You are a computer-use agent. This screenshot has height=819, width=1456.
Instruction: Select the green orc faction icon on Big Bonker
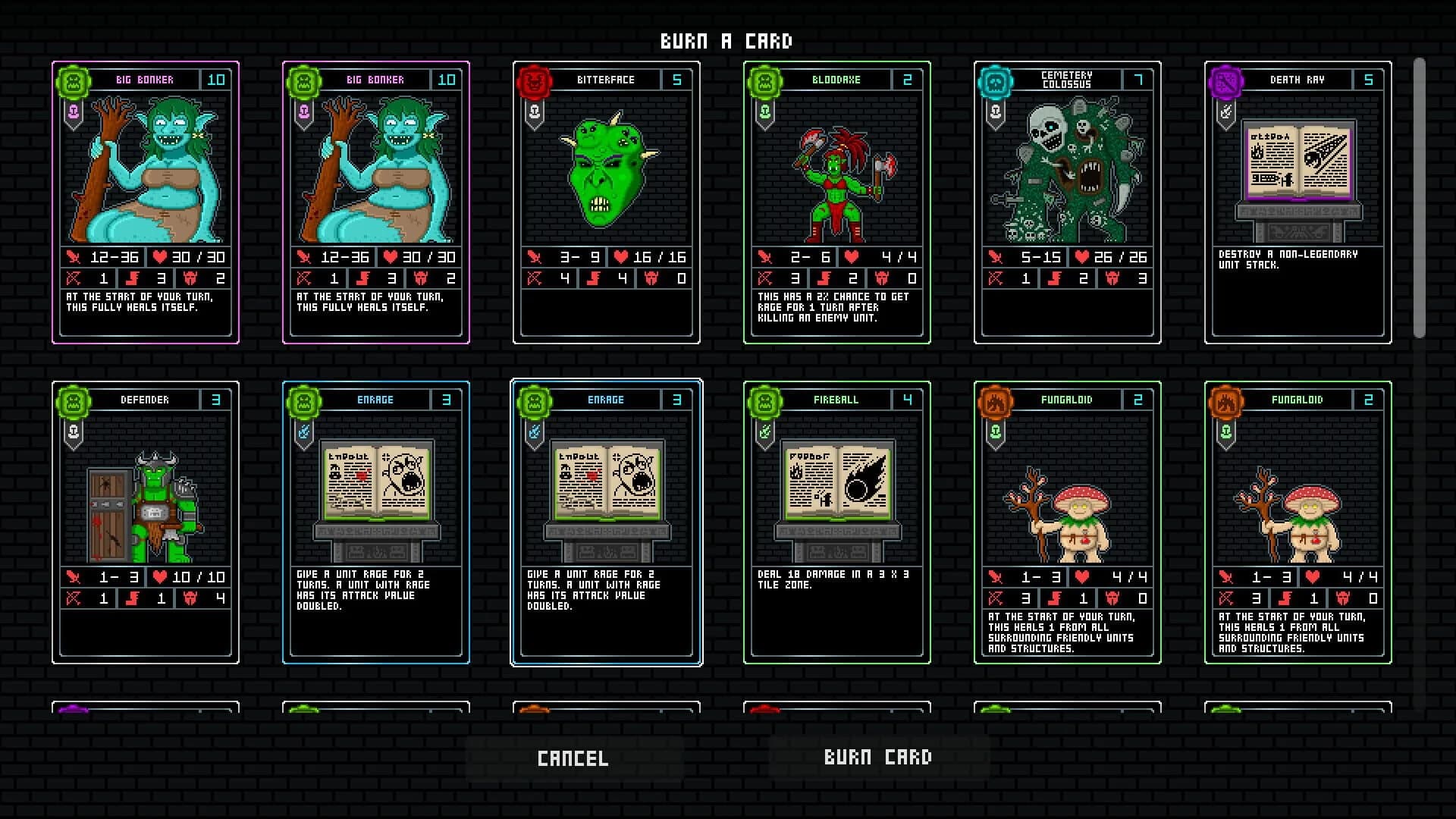click(72, 80)
